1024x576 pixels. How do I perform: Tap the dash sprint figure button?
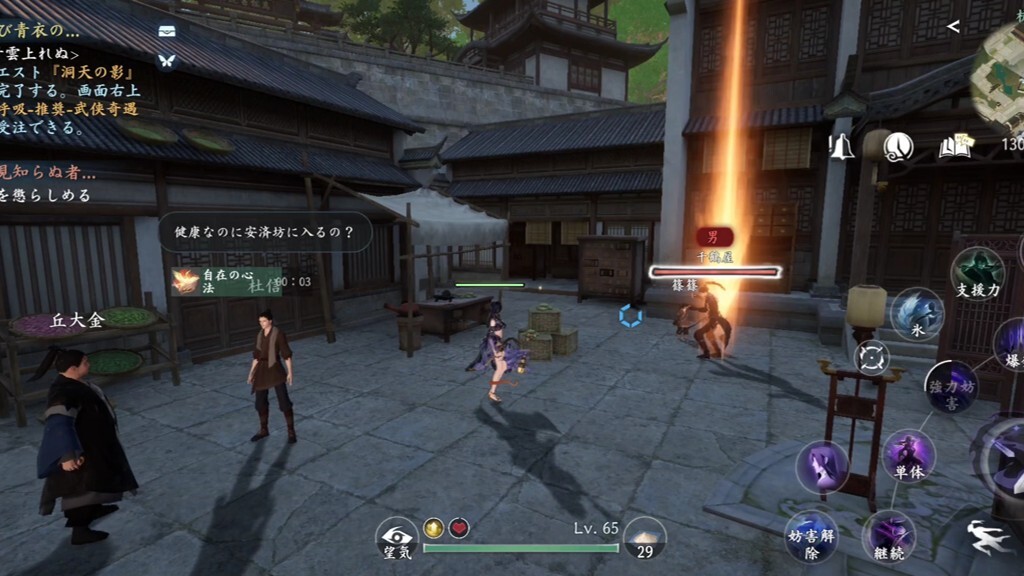coord(989,537)
